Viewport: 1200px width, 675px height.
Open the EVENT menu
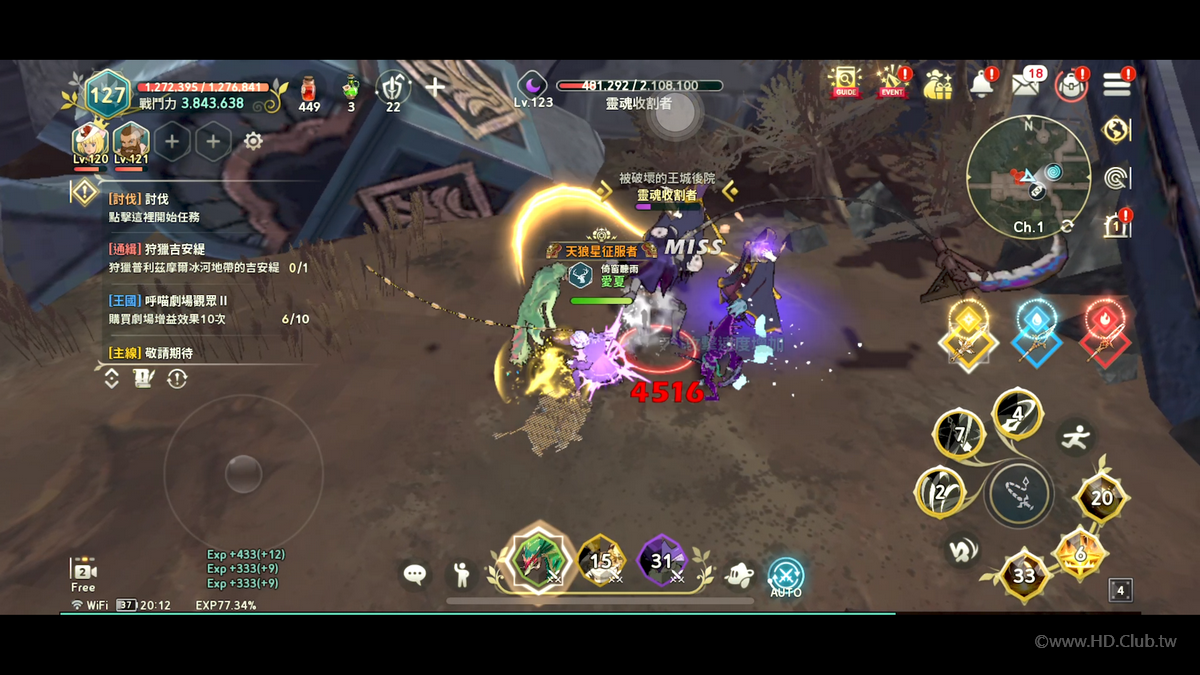coord(891,82)
